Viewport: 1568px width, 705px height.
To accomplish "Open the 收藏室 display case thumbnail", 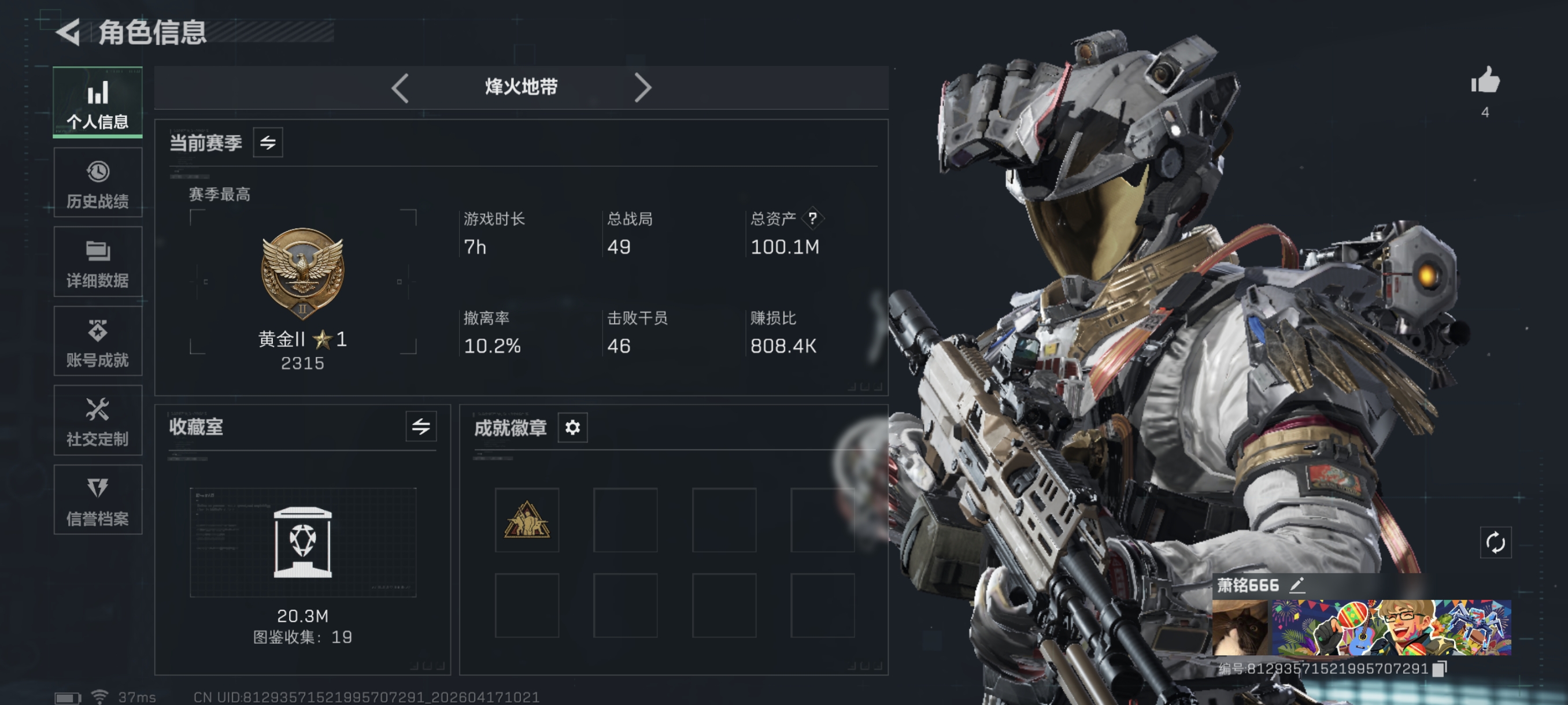I will point(302,542).
